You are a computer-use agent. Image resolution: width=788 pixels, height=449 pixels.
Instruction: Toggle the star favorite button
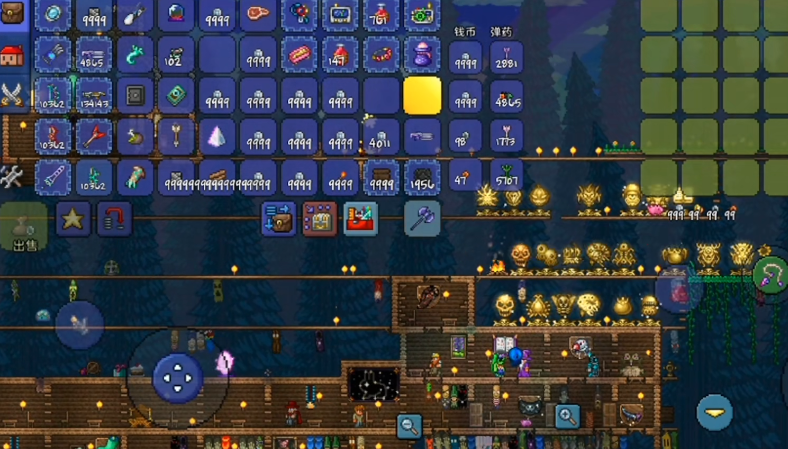(x=72, y=218)
